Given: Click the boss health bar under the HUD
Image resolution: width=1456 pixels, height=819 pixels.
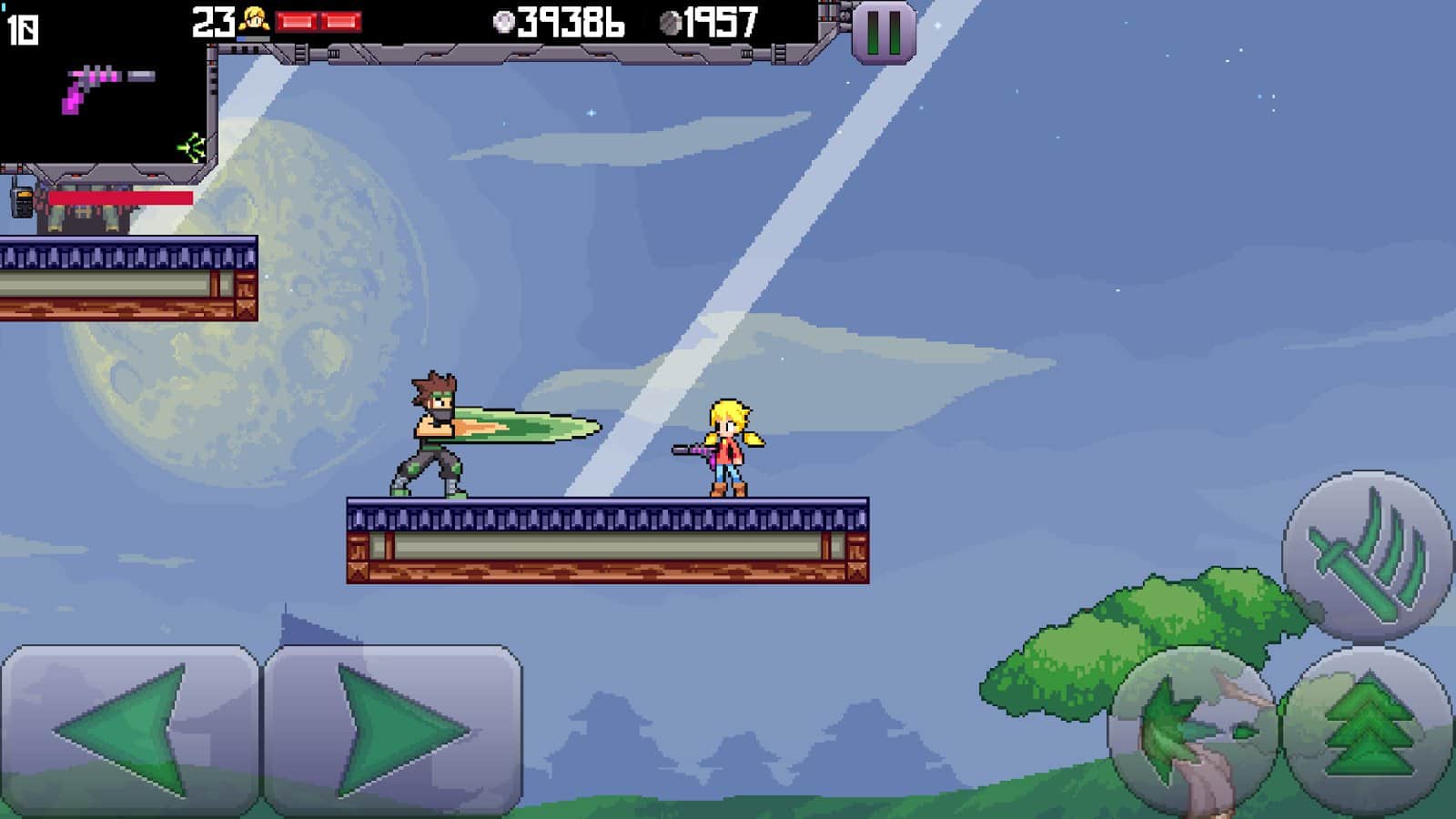Looking at the screenshot, I should tap(118, 199).
